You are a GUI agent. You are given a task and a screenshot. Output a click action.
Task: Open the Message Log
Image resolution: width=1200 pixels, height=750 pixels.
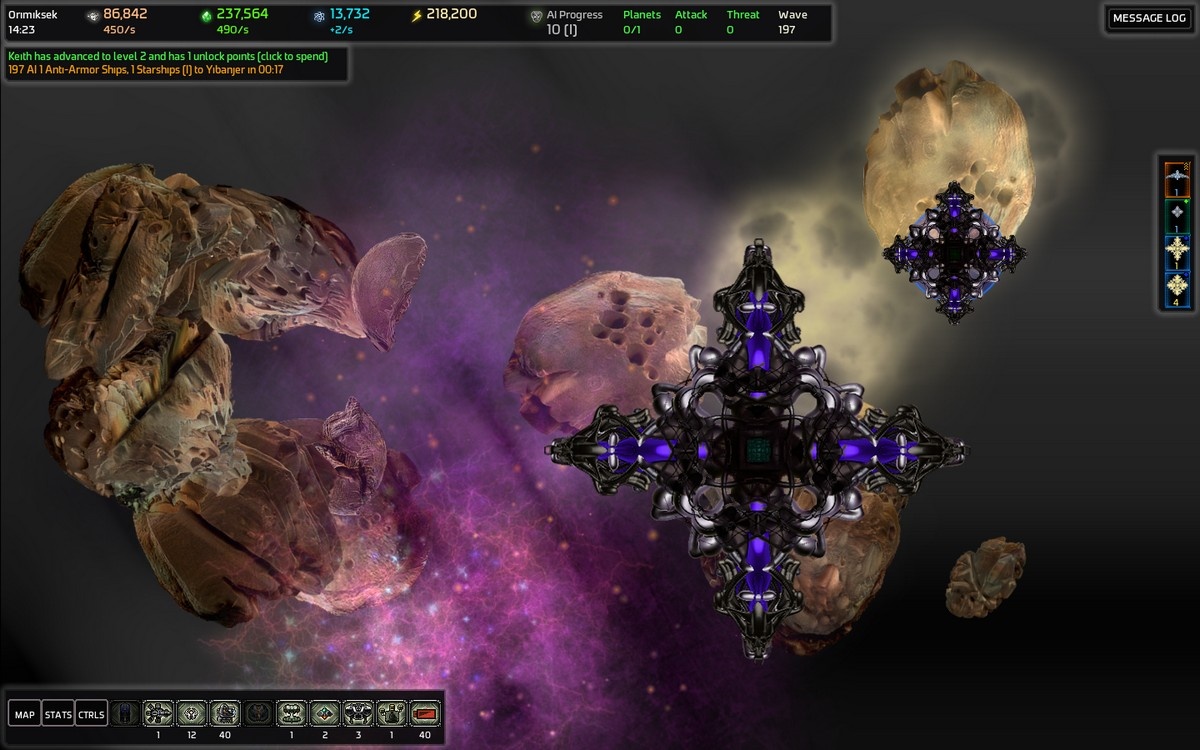[1149, 18]
